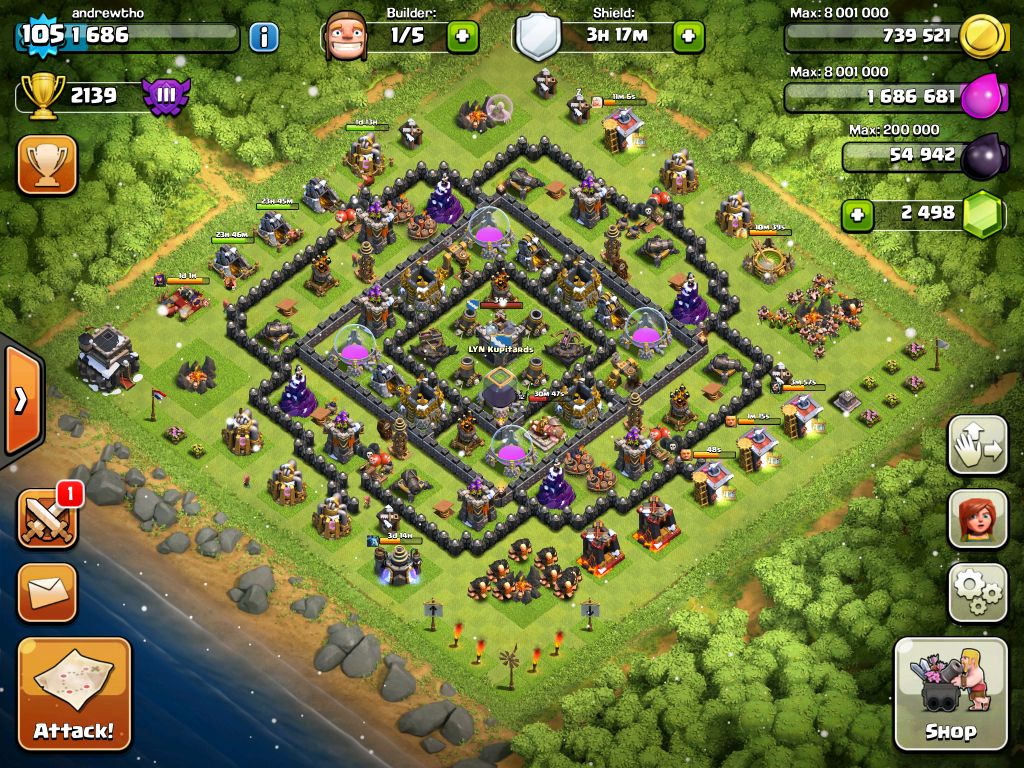Open the settings gears menu
The height and width of the screenshot is (768, 1024).
pyautogui.click(x=977, y=592)
